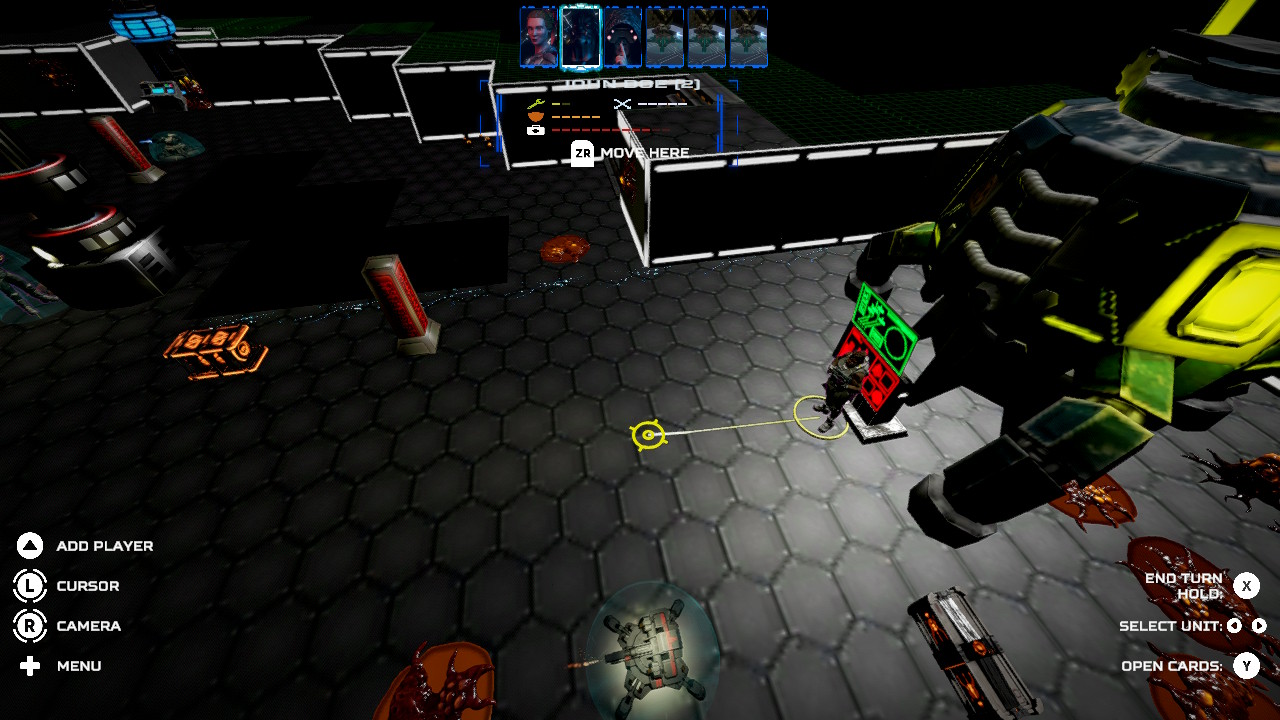Click the wrench repair icon in John Doe's panel
The width and height of the screenshot is (1280, 720).
[535, 103]
